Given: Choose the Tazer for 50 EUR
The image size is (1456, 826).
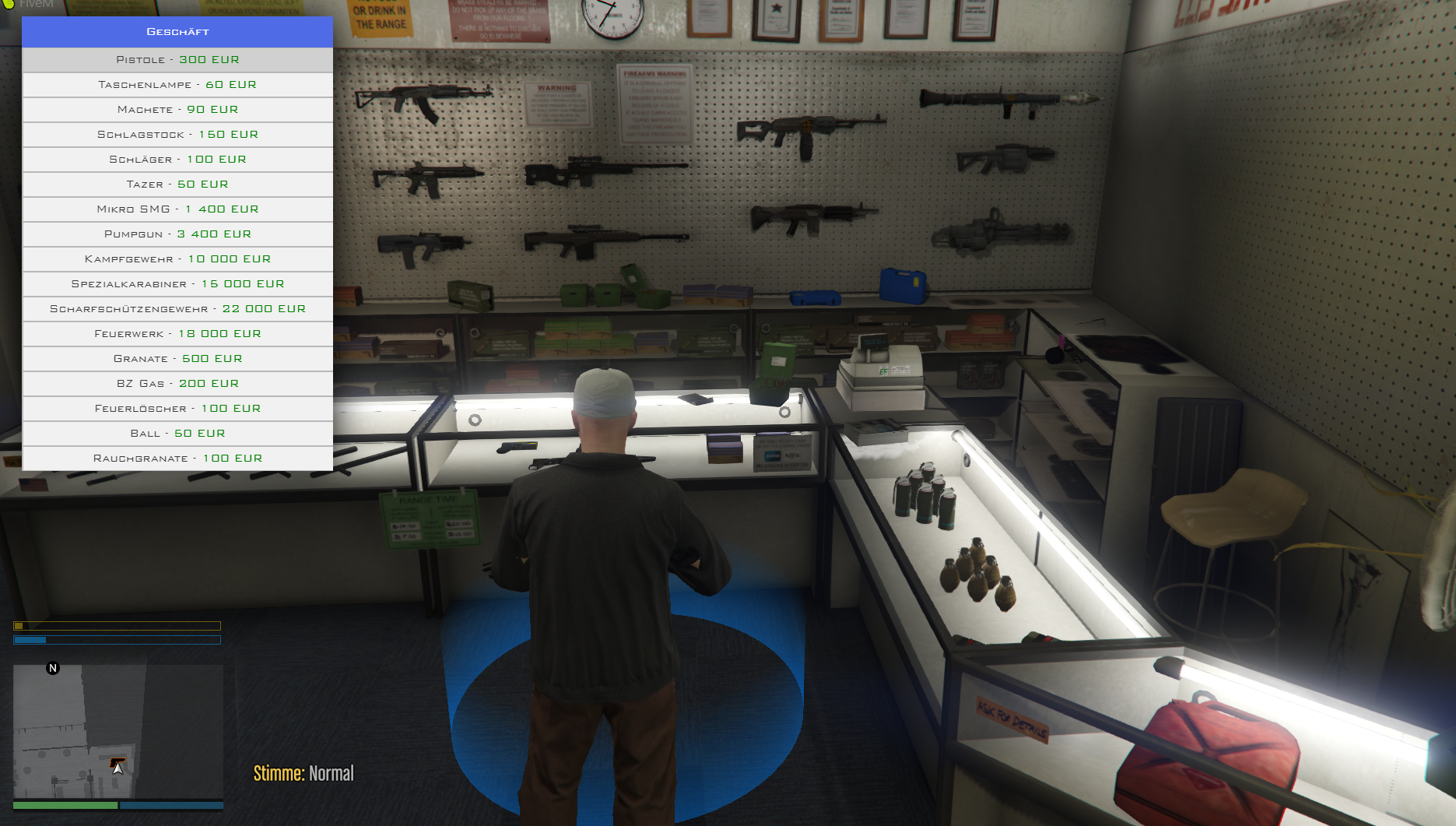Looking at the screenshot, I should click(x=177, y=185).
